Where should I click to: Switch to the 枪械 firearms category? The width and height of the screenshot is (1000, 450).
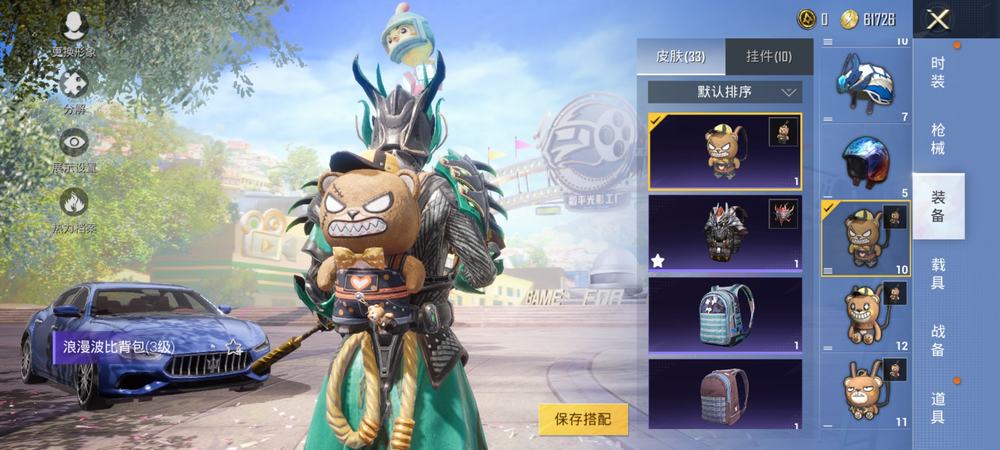click(938, 139)
